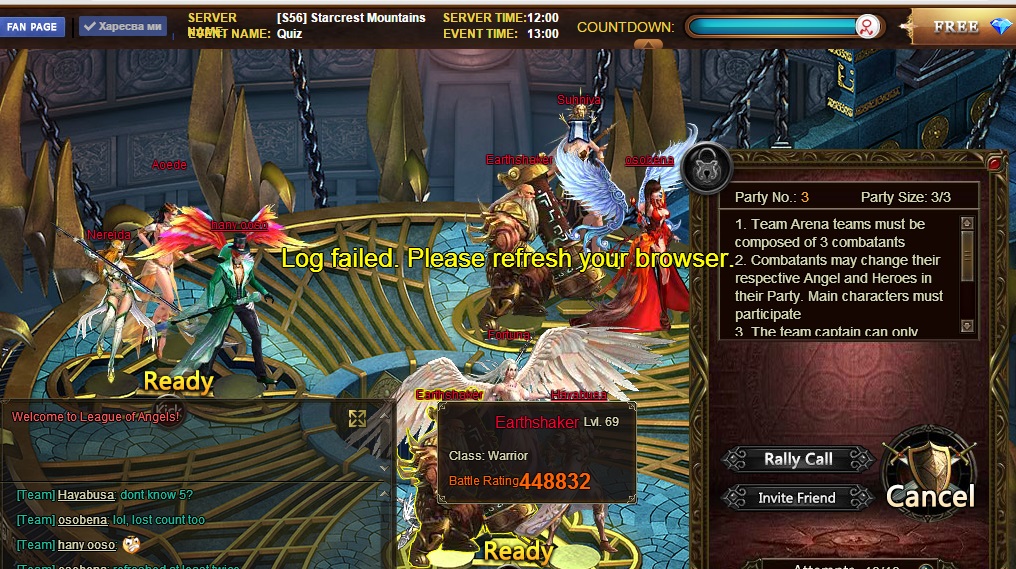
Task: Expand the chat window
Action: [x=357, y=418]
